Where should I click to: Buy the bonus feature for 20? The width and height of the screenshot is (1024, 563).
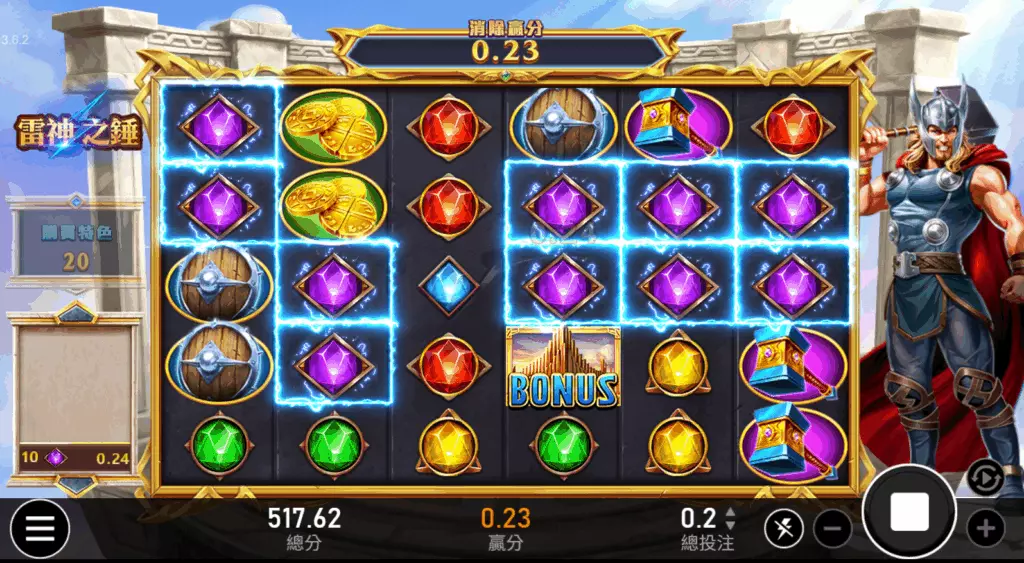76,247
